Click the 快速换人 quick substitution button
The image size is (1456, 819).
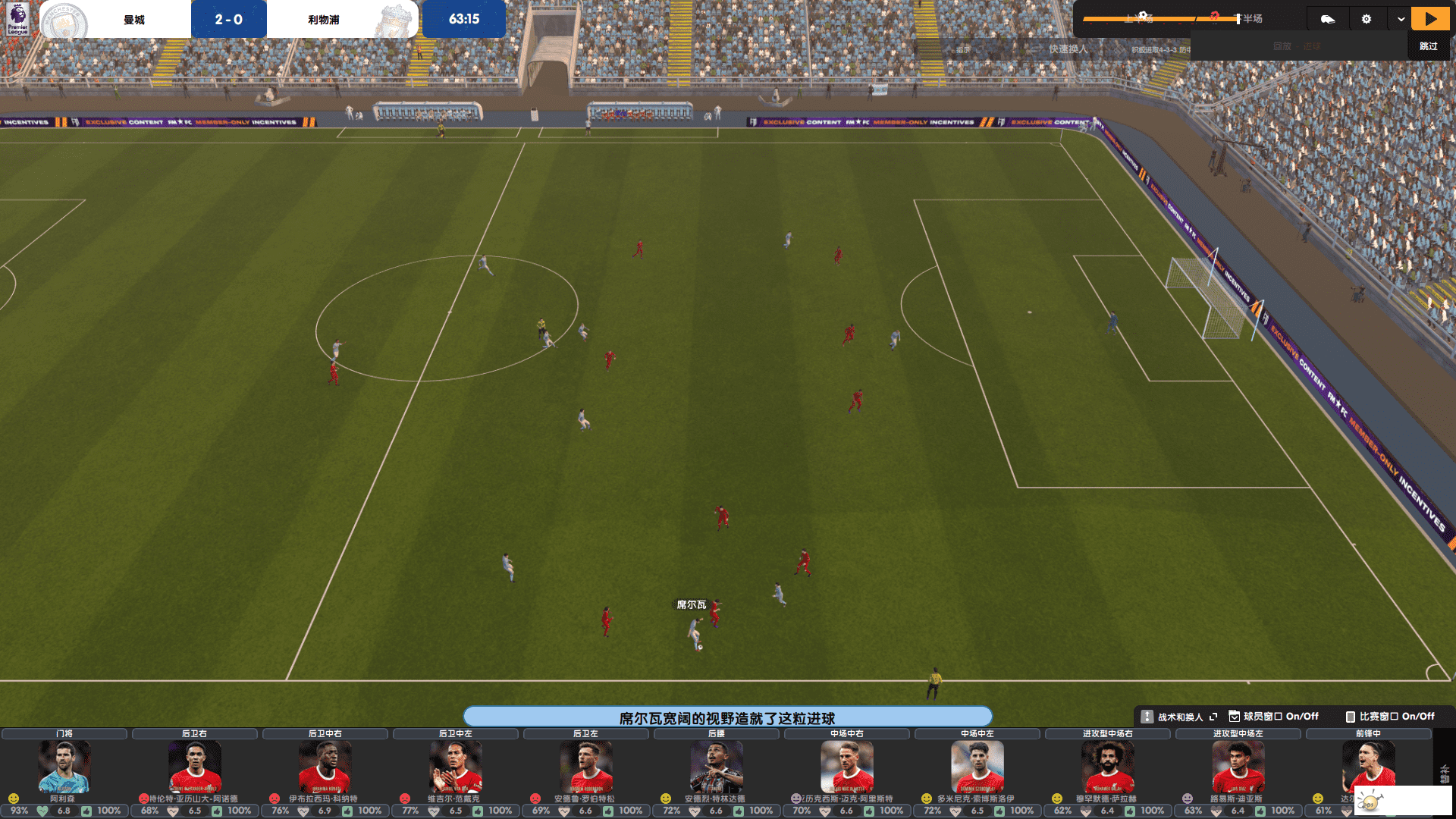(x=1068, y=49)
